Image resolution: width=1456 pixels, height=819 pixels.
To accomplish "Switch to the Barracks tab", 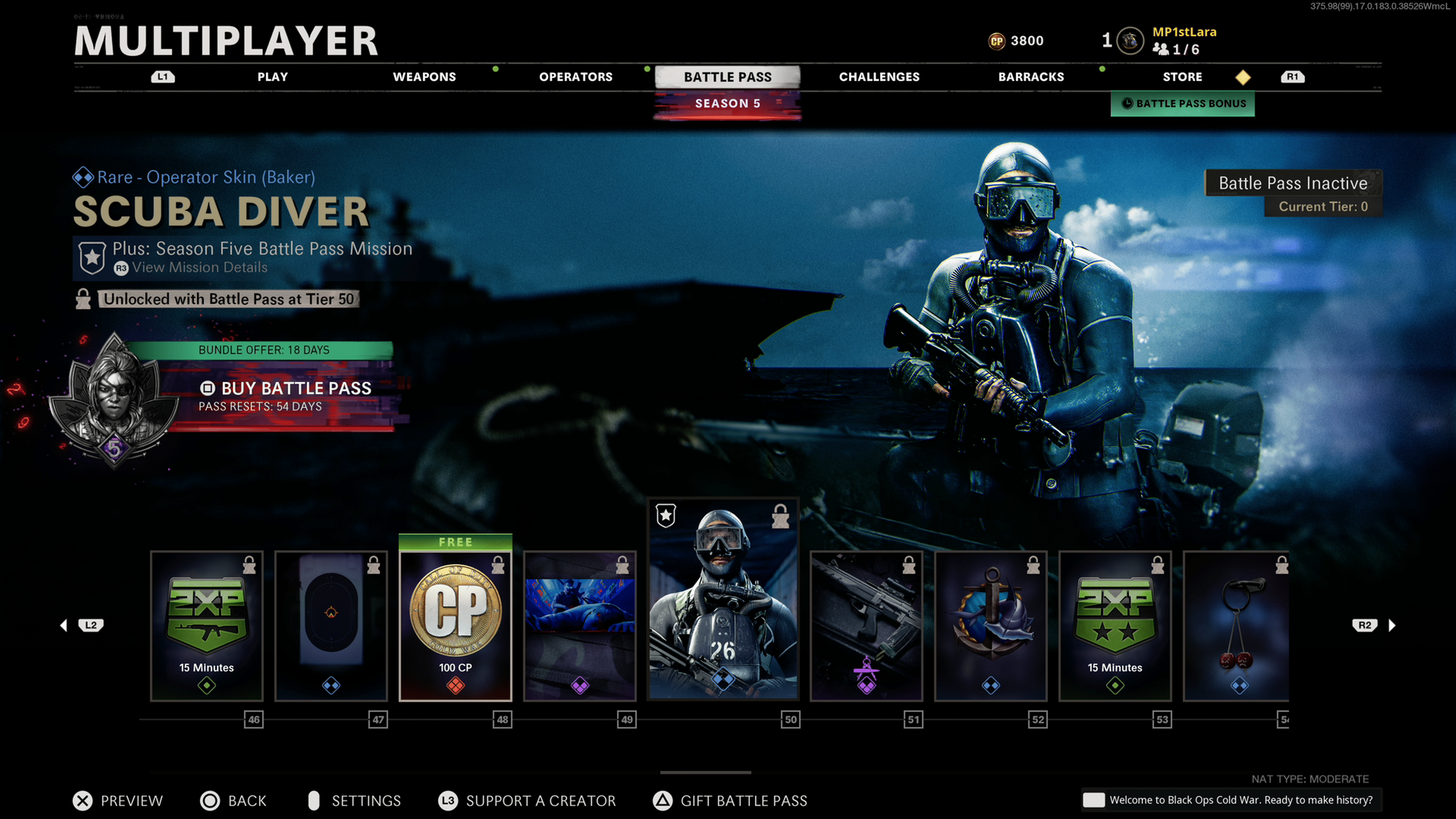I will coord(1031,77).
